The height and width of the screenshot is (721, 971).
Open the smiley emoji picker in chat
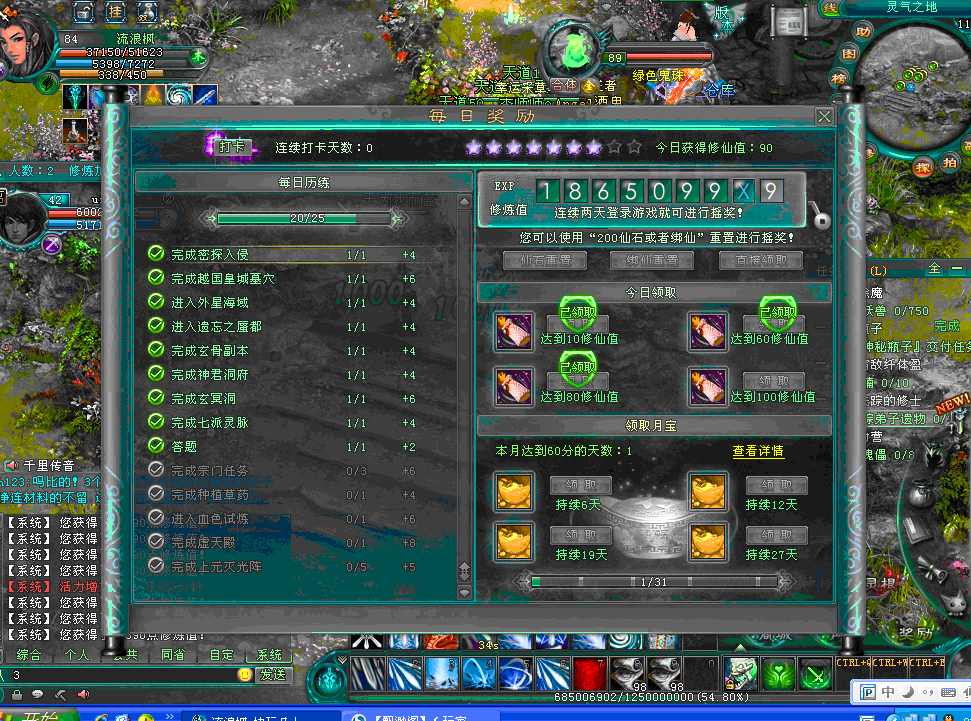coord(245,675)
